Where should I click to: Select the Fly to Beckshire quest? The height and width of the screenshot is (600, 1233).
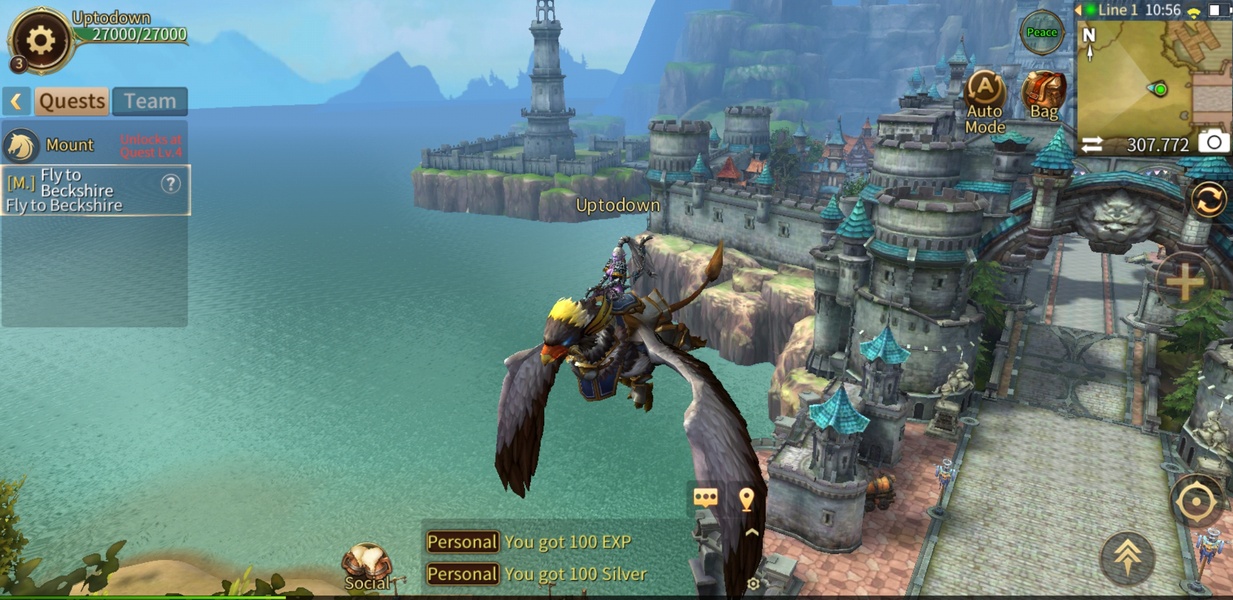click(x=80, y=190)
